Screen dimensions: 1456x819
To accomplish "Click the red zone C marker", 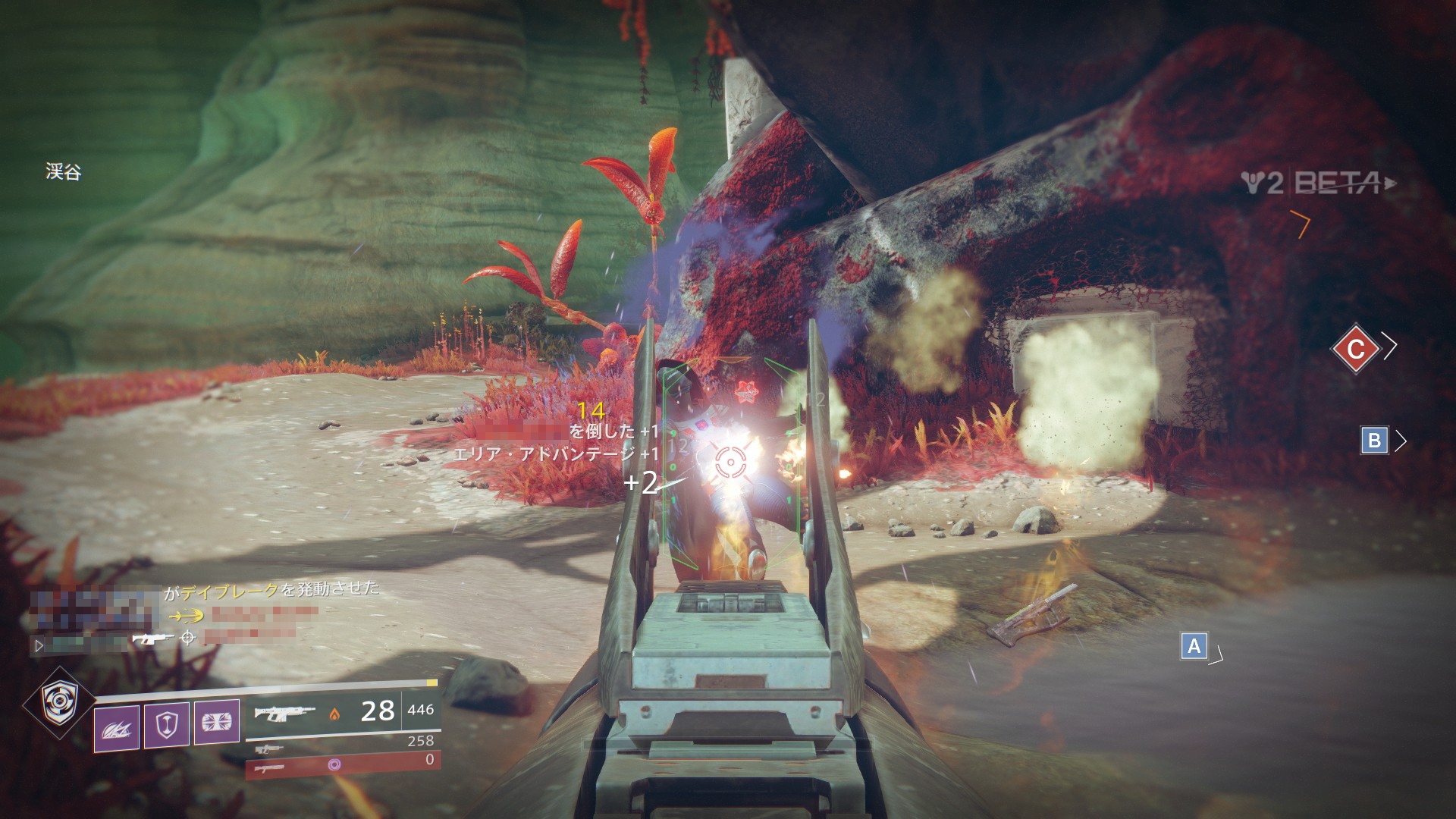I will click(x=1355, y=348).
